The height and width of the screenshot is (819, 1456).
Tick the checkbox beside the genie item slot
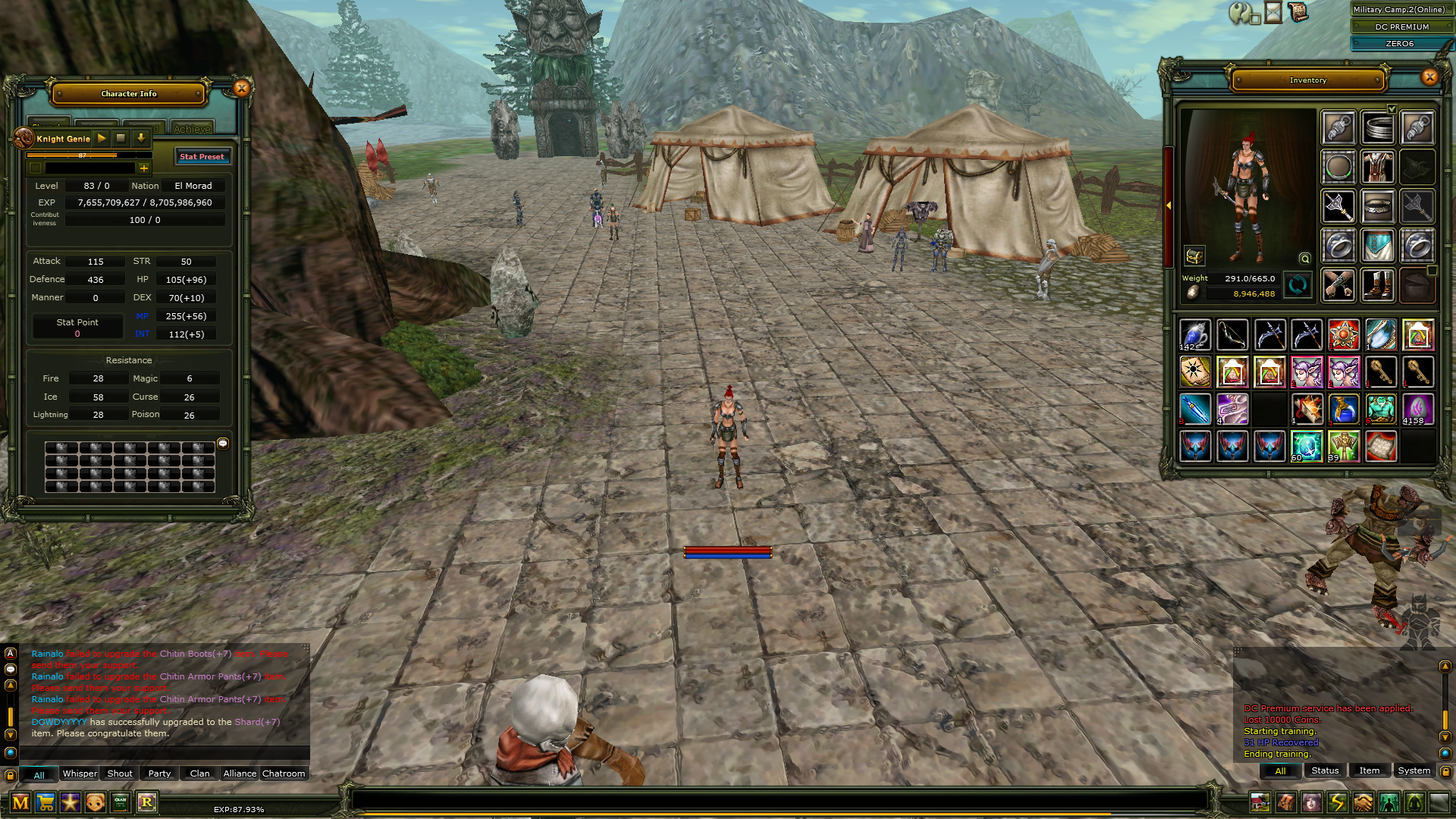coord(35,168)
